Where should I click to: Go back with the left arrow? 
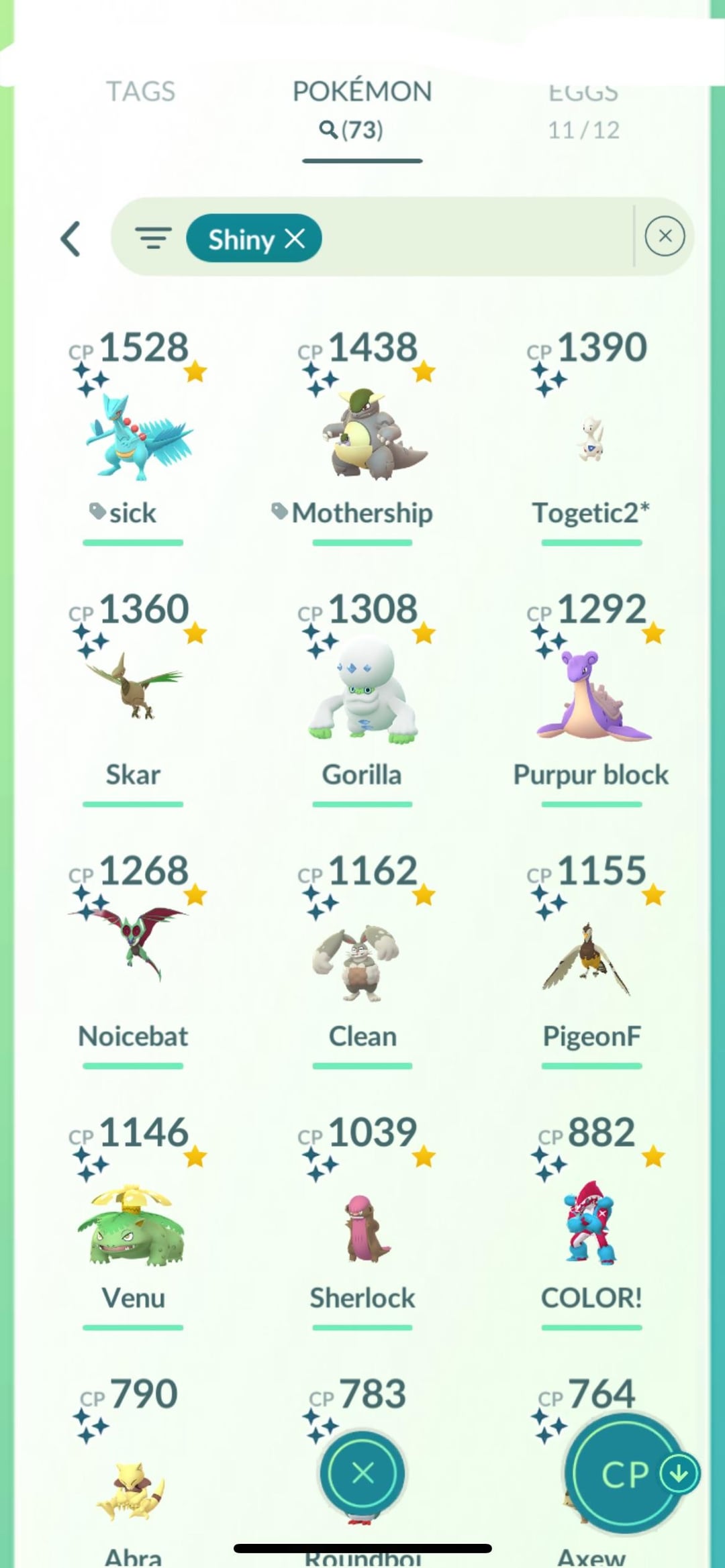71,239
